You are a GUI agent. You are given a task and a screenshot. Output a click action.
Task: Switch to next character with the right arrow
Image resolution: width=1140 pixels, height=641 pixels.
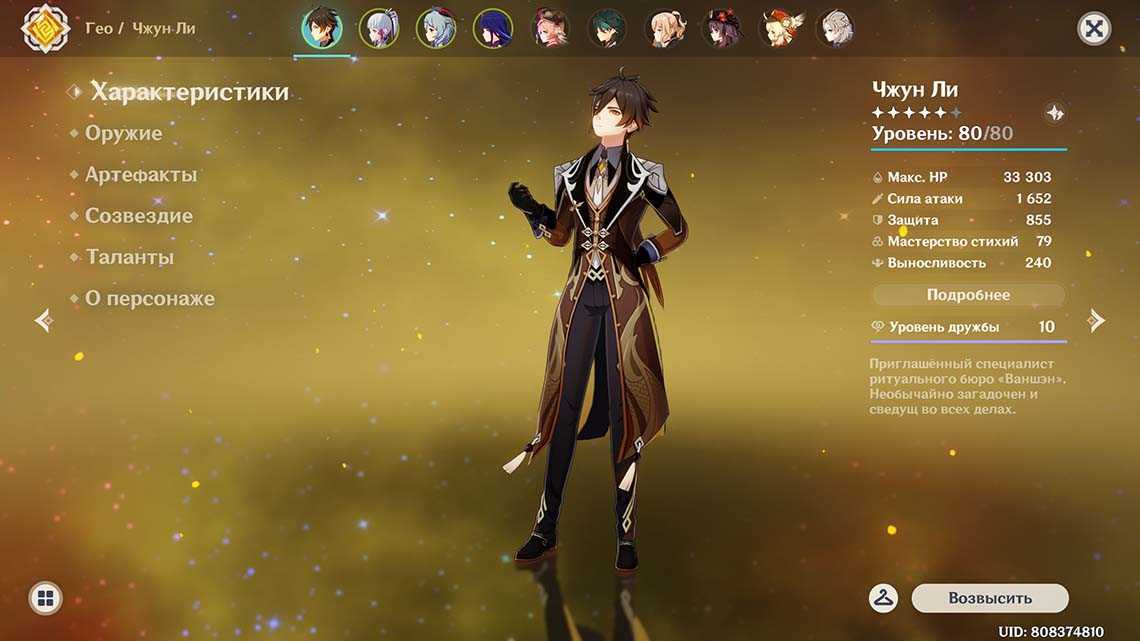point(1097,320)
